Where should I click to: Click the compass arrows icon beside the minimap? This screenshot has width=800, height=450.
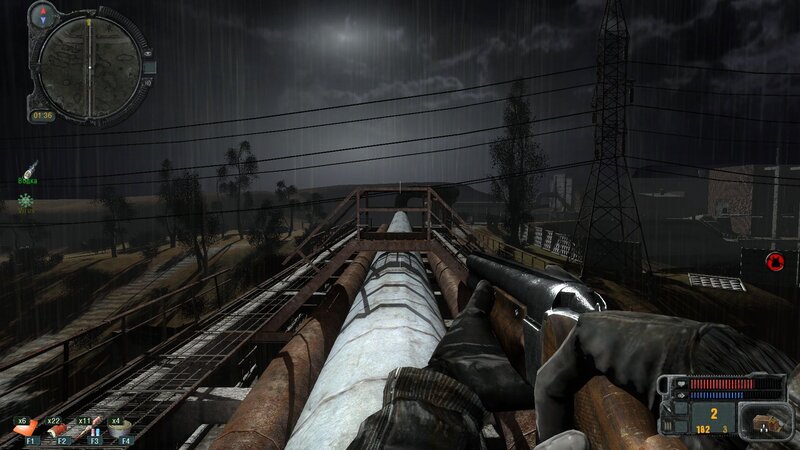44,15
